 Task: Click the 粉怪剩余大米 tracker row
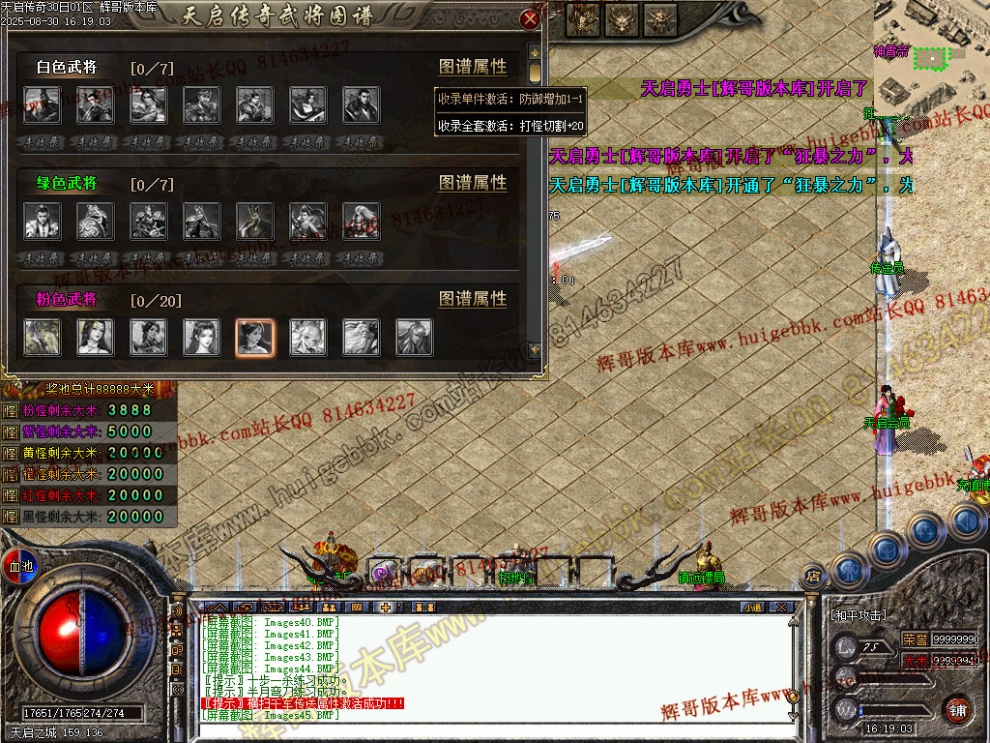click(88, 411)
